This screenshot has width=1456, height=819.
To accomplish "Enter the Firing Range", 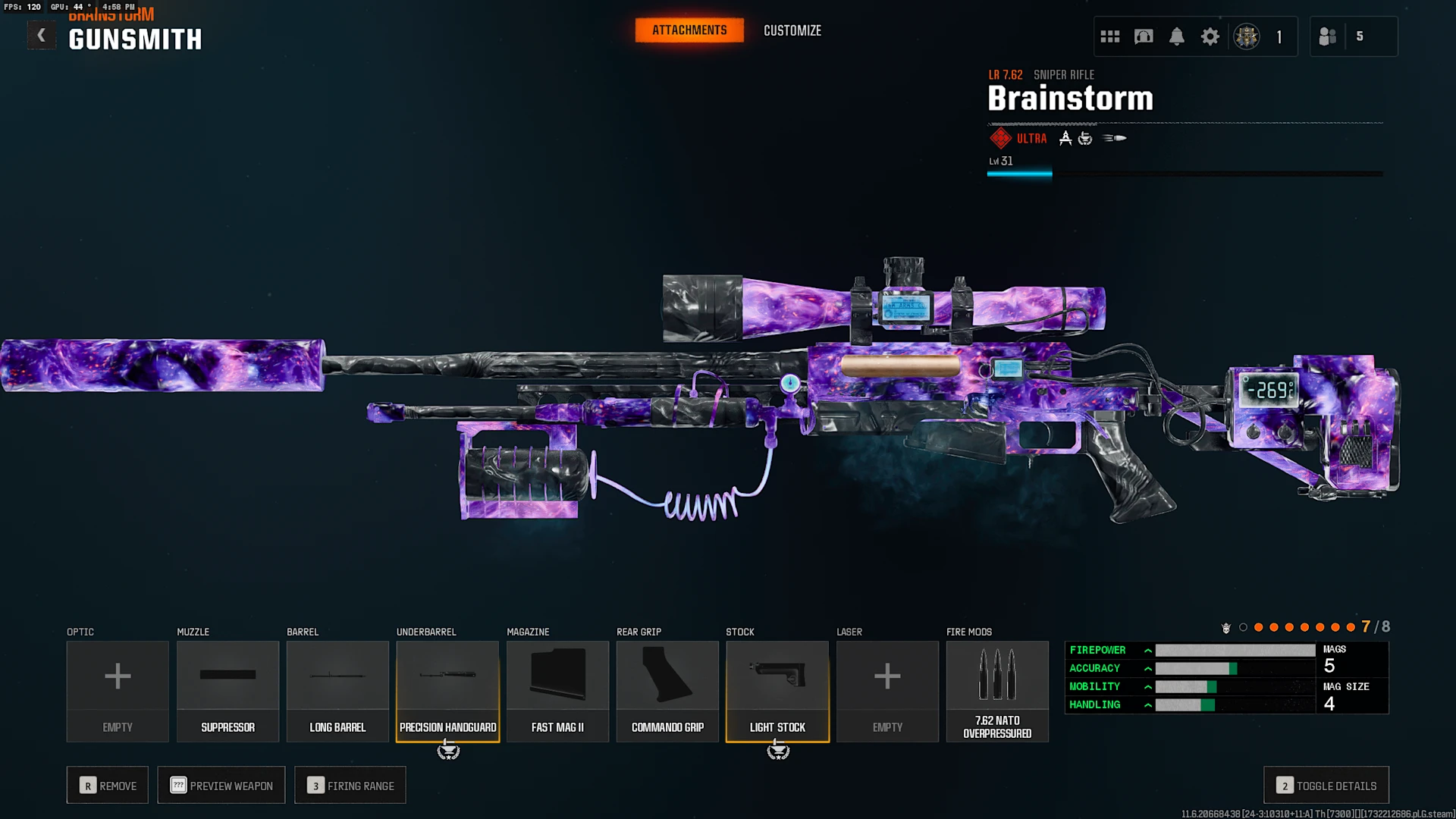I will click(x=350, y=786).
